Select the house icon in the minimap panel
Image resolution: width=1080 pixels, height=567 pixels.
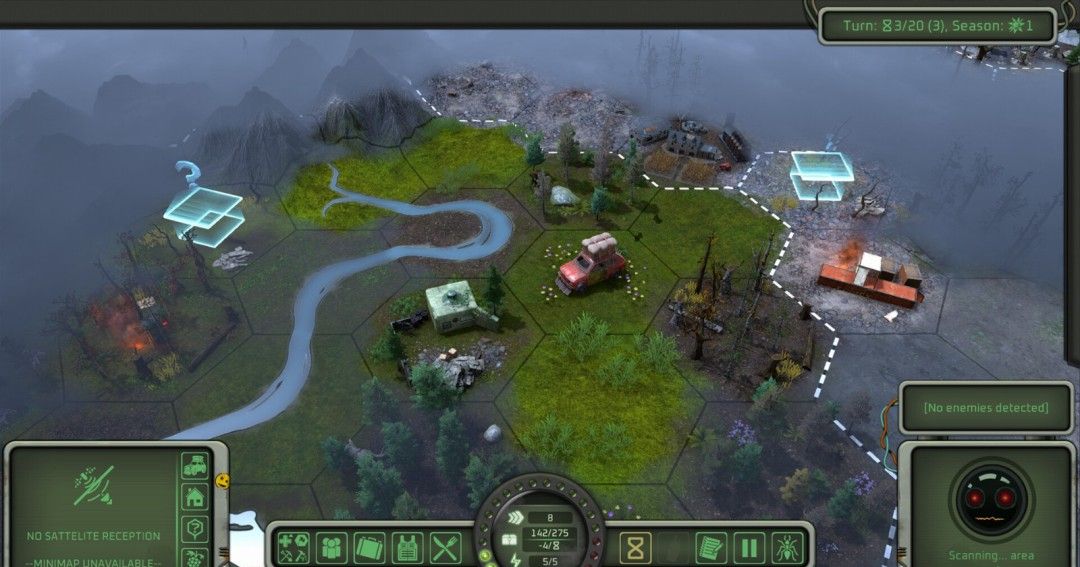[194, 497]
